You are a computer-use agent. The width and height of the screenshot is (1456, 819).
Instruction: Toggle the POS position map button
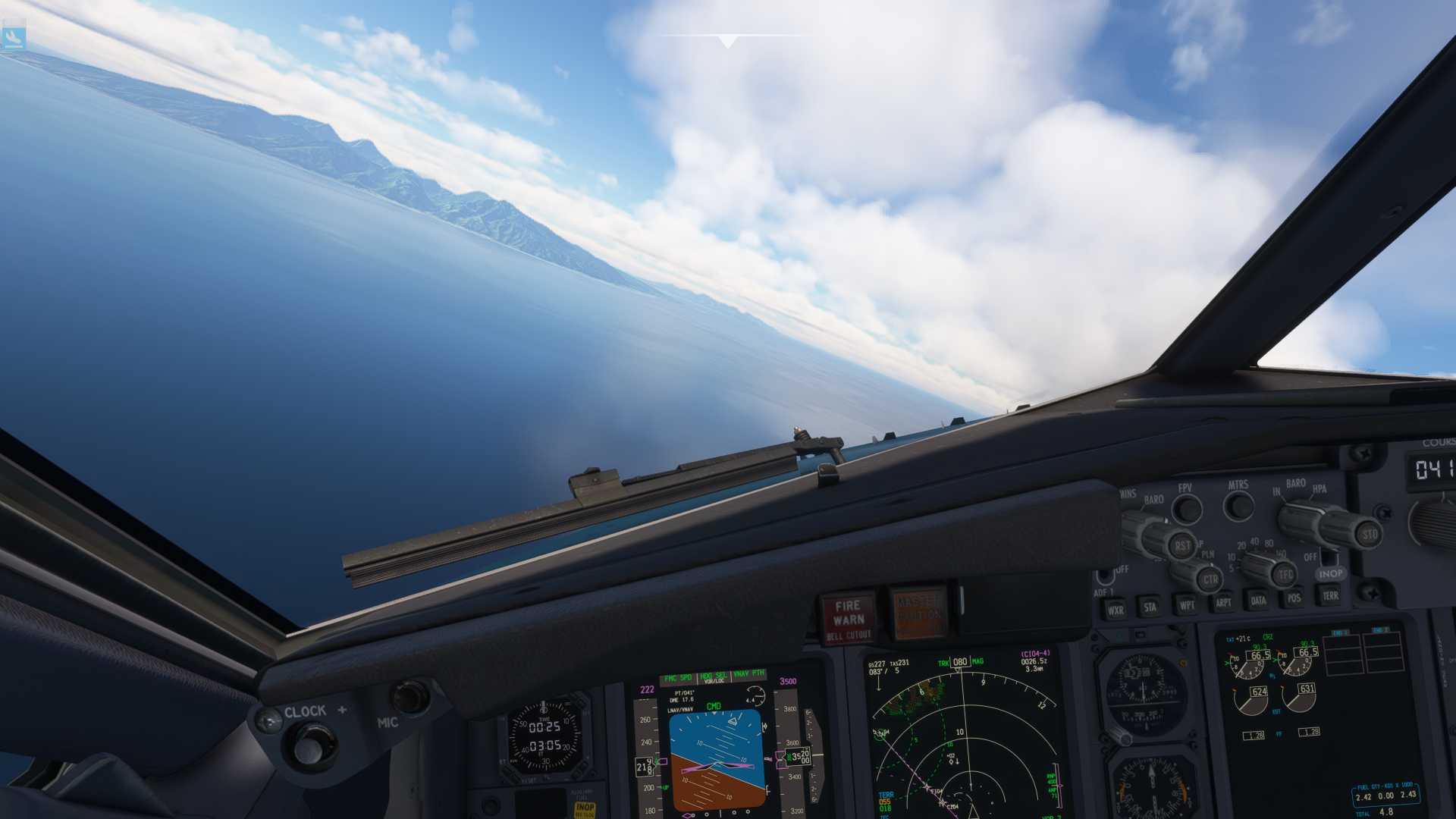[1294, 598]
